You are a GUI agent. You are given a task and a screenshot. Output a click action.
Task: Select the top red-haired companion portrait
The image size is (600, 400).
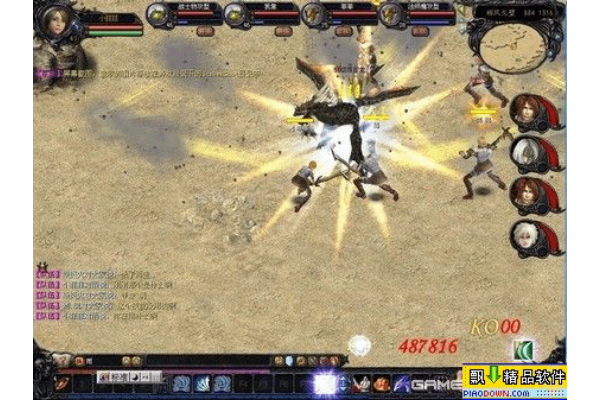click(x=526, y=112)
